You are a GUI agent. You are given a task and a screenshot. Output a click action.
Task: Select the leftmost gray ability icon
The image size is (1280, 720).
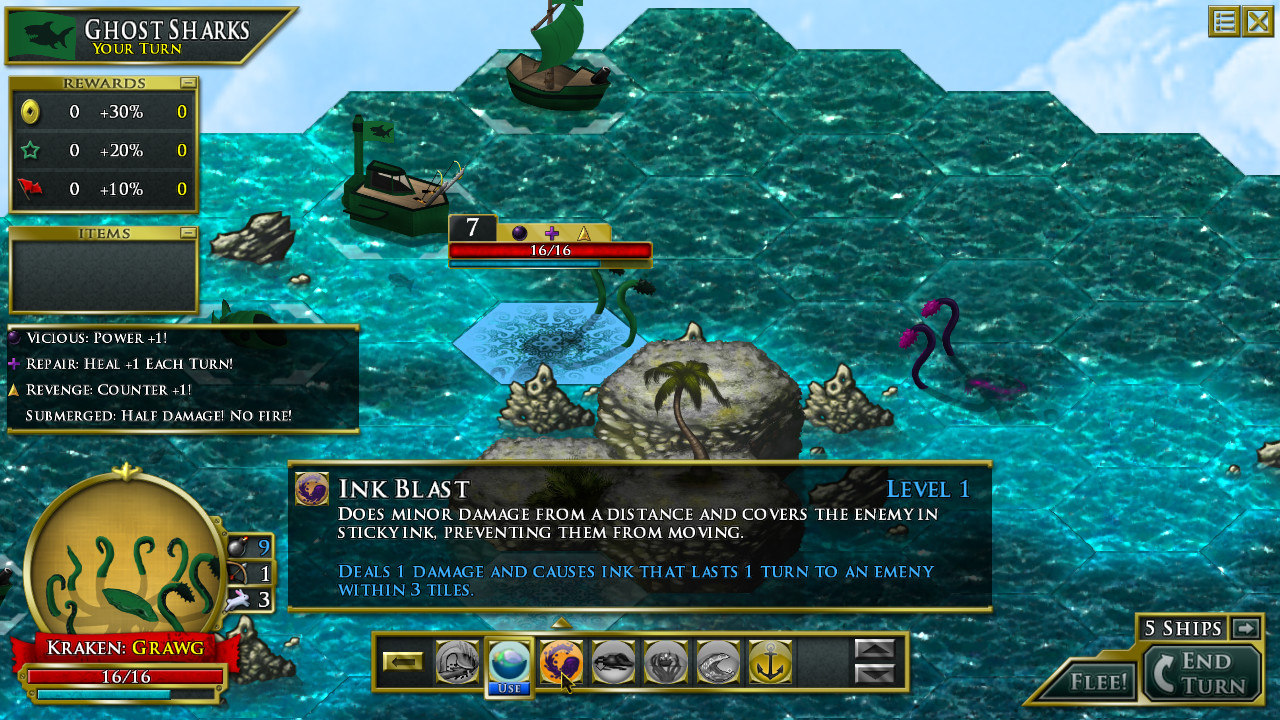point(458,662)
